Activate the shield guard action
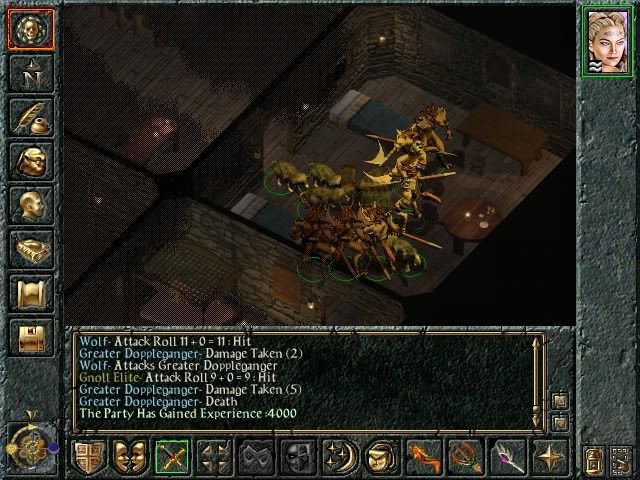Screen dimensions: 640x480 pos(89,459)
